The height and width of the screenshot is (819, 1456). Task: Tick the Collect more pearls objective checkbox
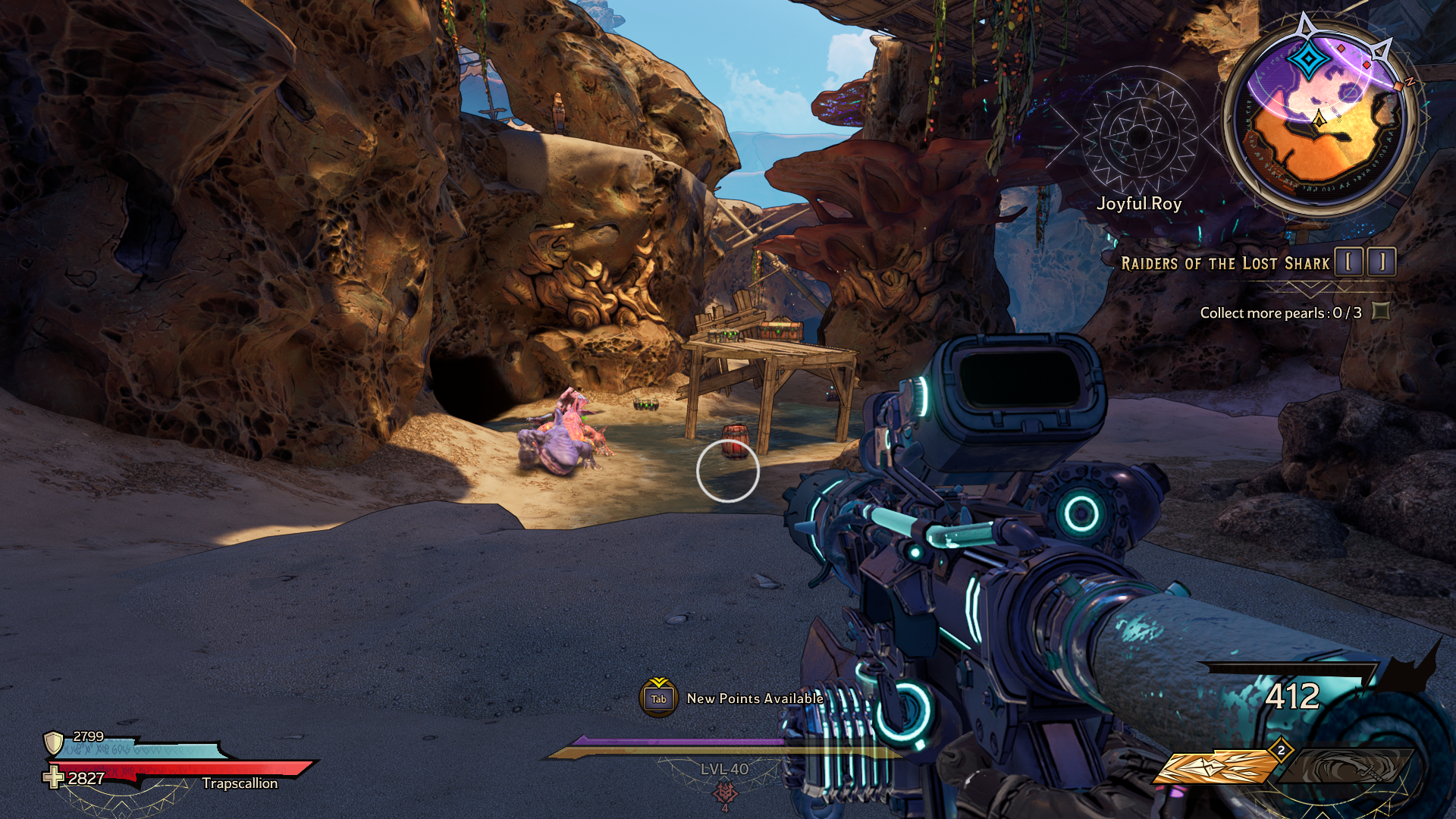pyautogui.click(x=1381, y=312)
